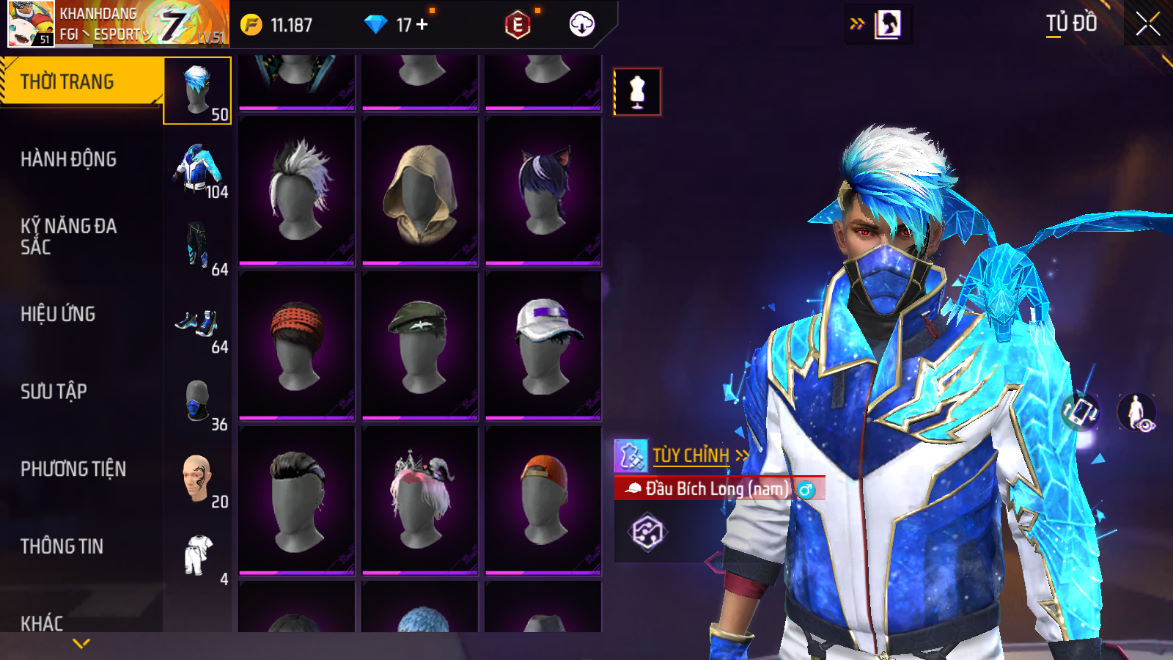Pick the orange knit beanie
The image size is (1173, 660).
(x=297, y=345)
